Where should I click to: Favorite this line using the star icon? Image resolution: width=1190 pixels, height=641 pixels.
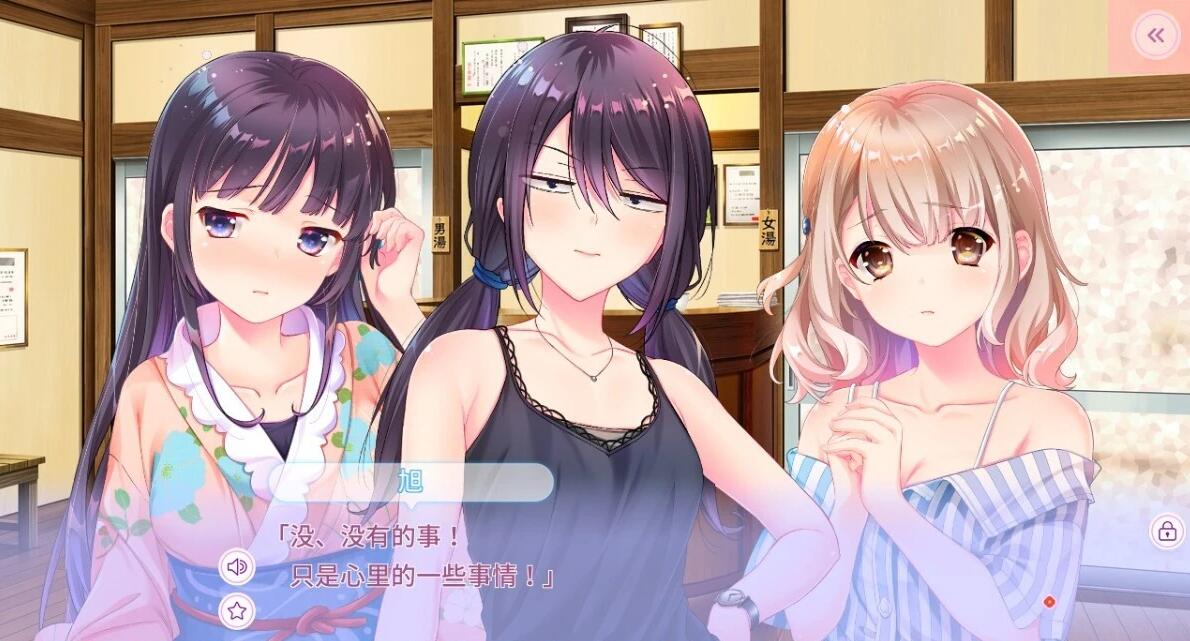pos(237,610)
